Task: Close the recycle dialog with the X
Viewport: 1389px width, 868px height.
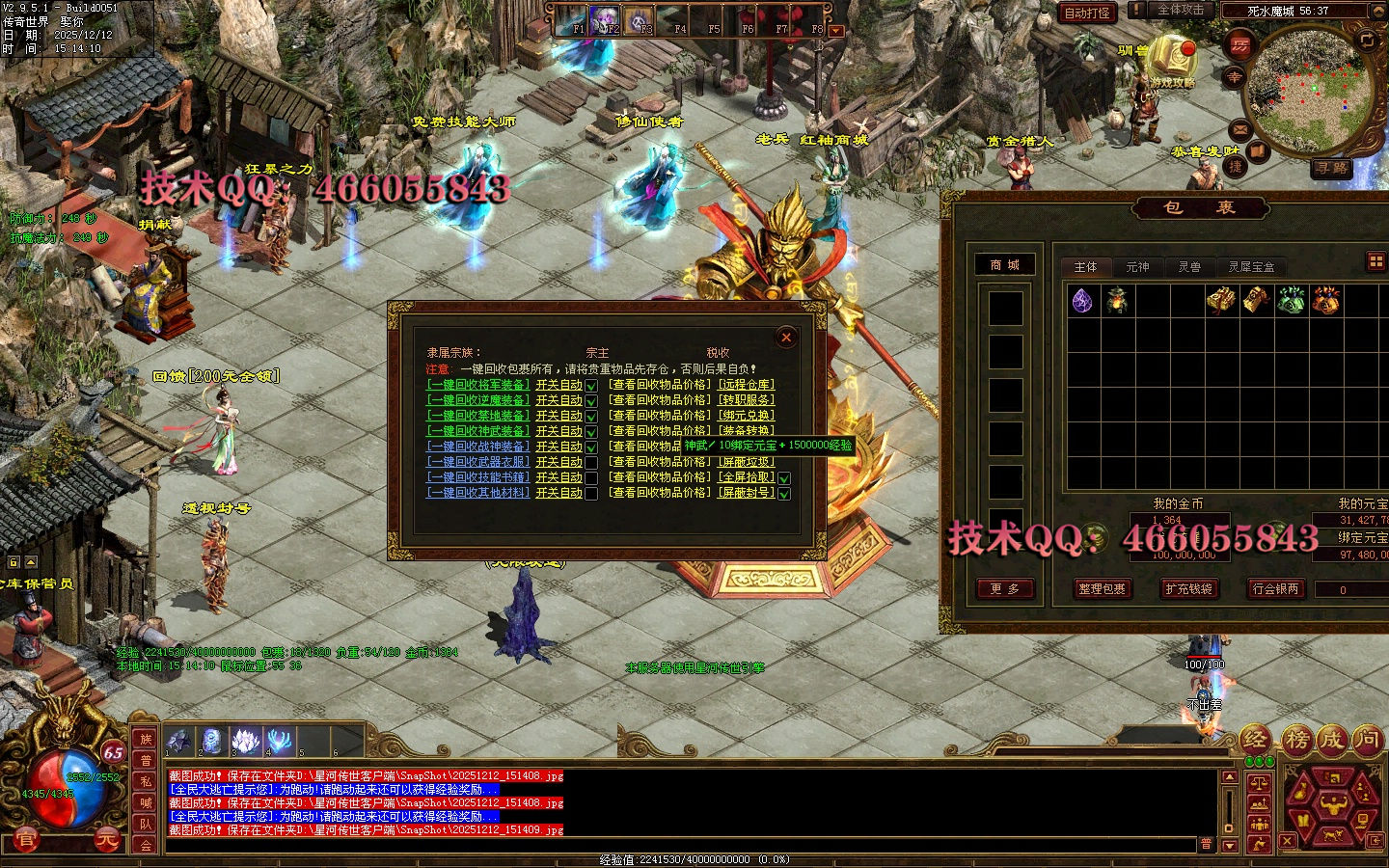Action: pos(786,337)
